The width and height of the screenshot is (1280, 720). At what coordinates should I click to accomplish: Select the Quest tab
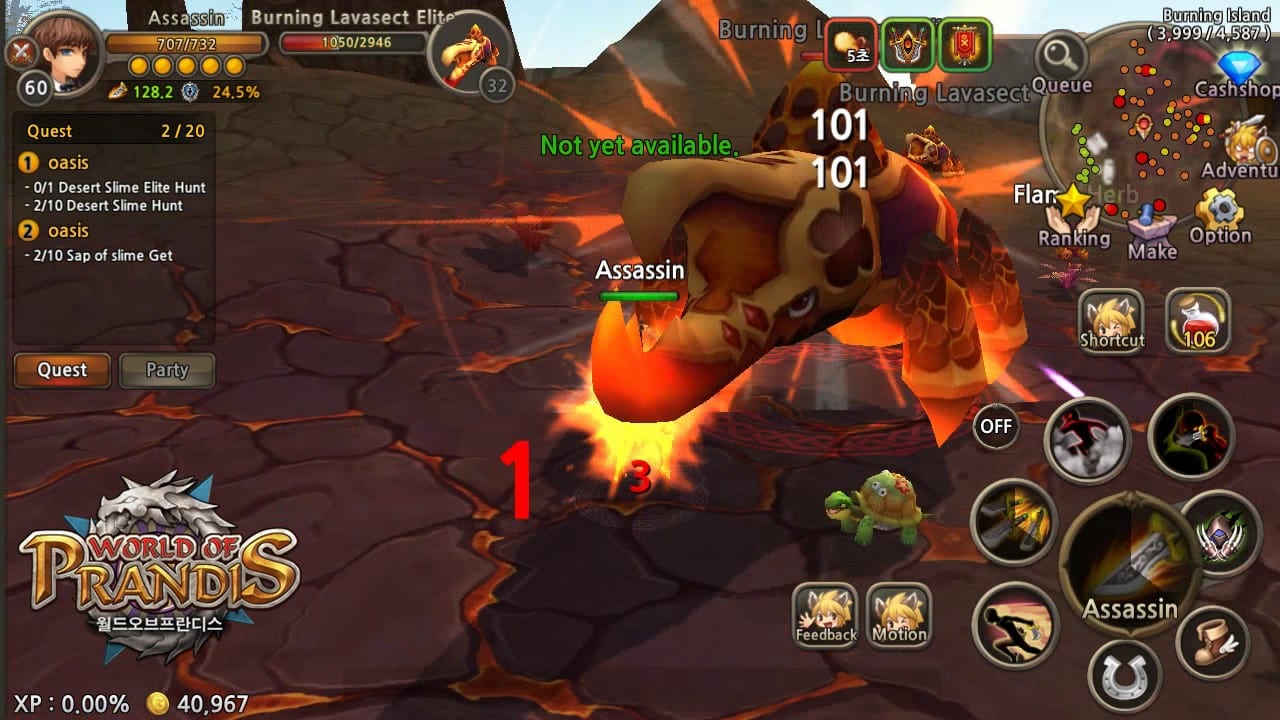point(61,370)
